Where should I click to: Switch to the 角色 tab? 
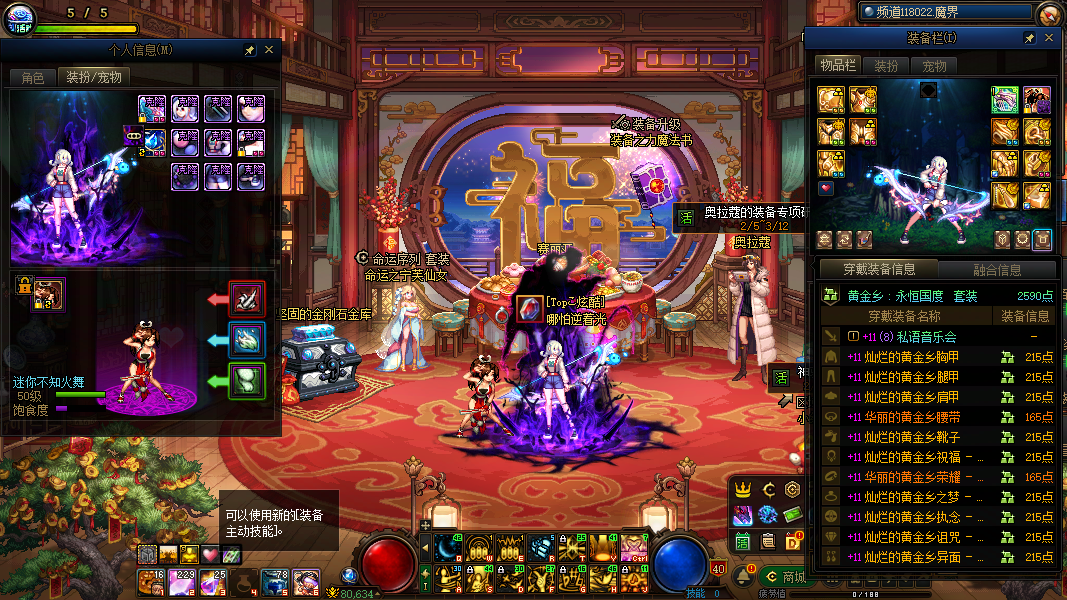point(33,77)
